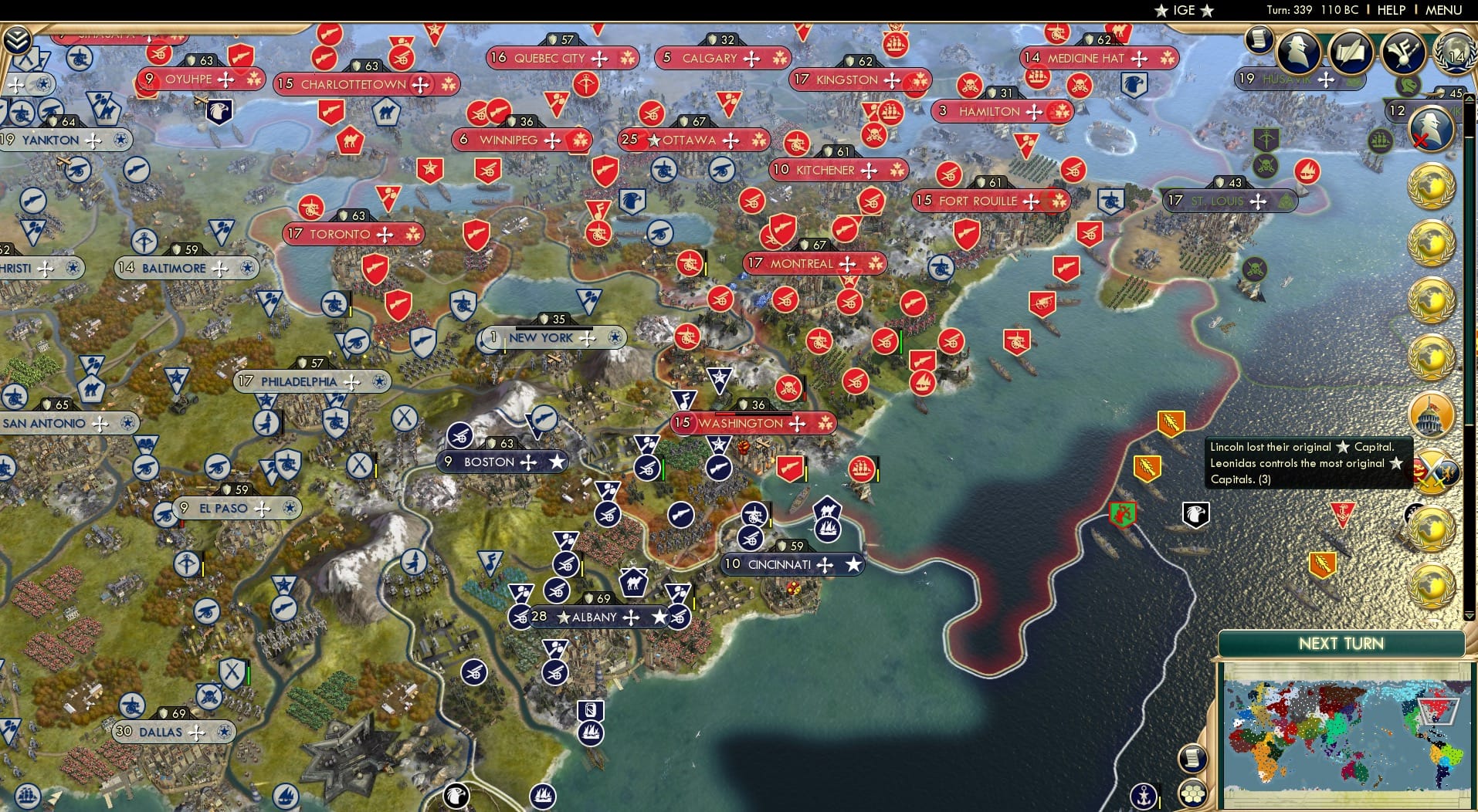Click the up-arrow atop the notification scrollbar

point(1470,99)
